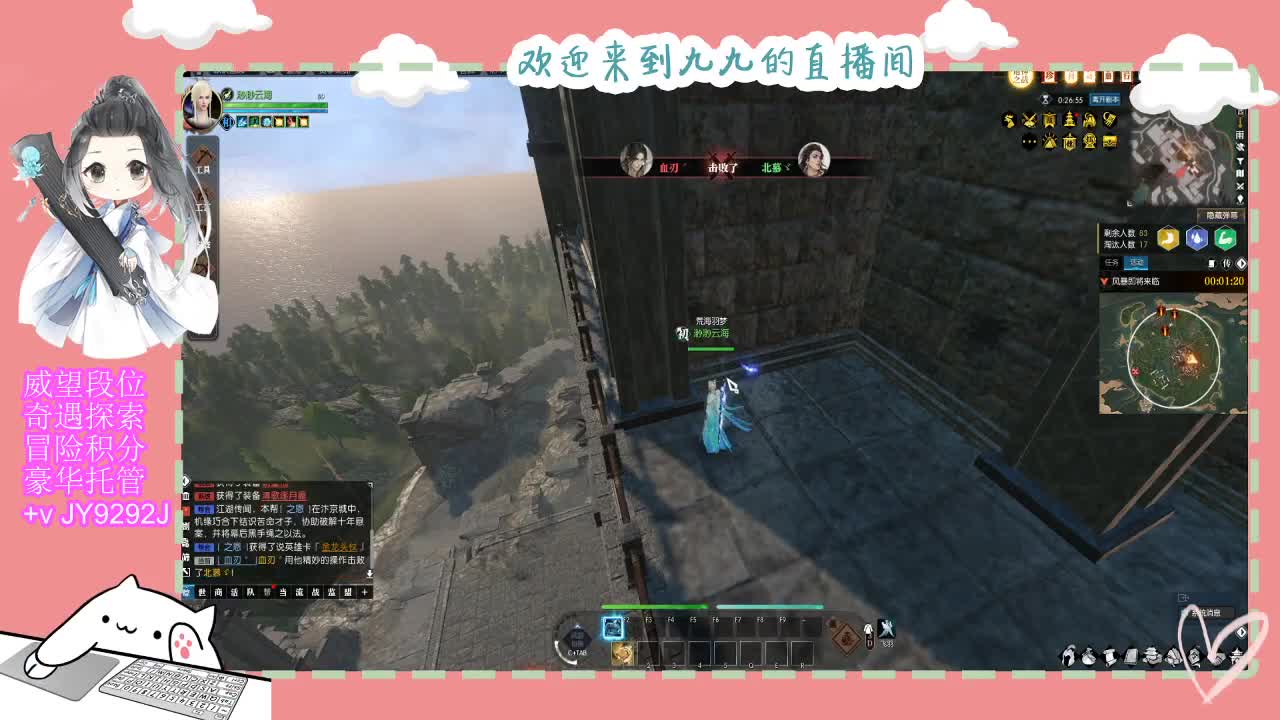This screenshot has height=720, width=1280.
Task: Click the 通歌逐月簪 equipment link in chat
Action: pos(284,495)
